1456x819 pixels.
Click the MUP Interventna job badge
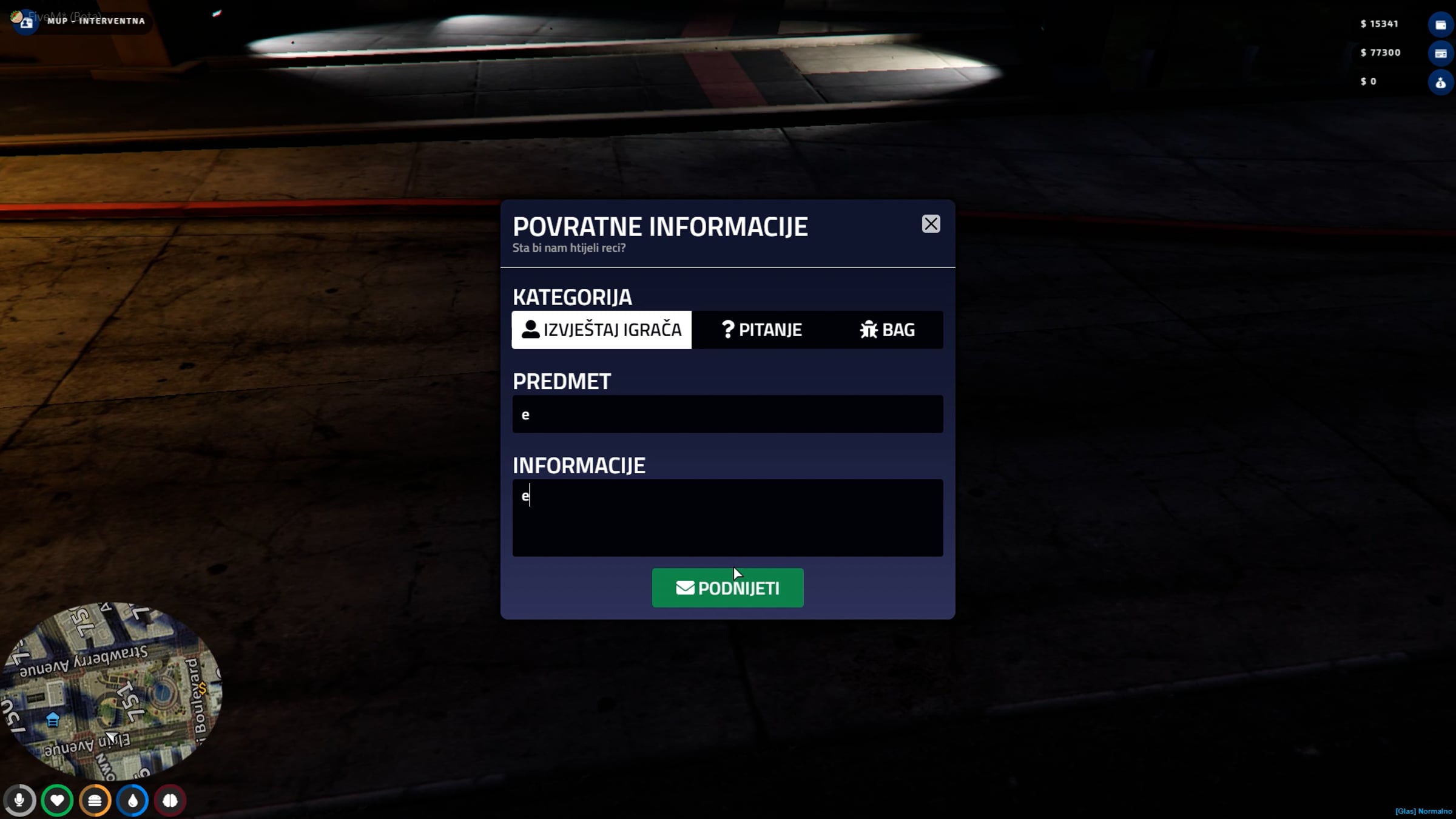tap(85, 21)
